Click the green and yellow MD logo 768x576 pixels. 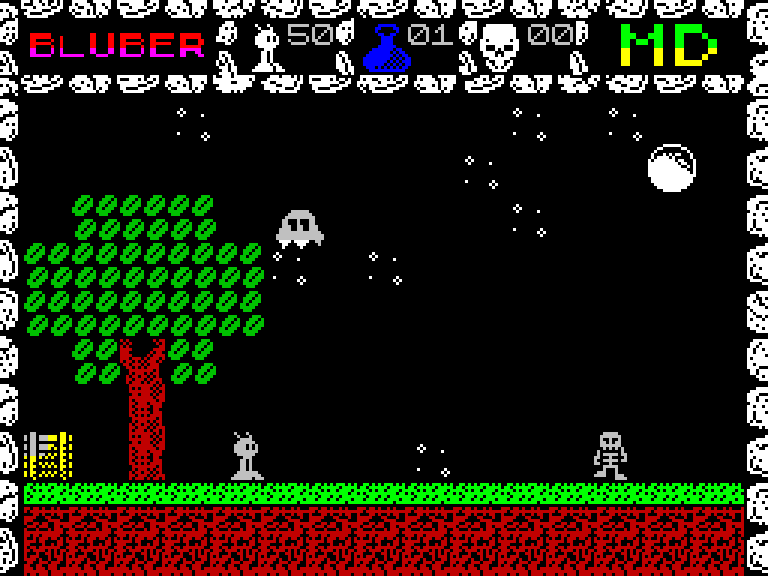pyautogui.click(x=668, y=45)
